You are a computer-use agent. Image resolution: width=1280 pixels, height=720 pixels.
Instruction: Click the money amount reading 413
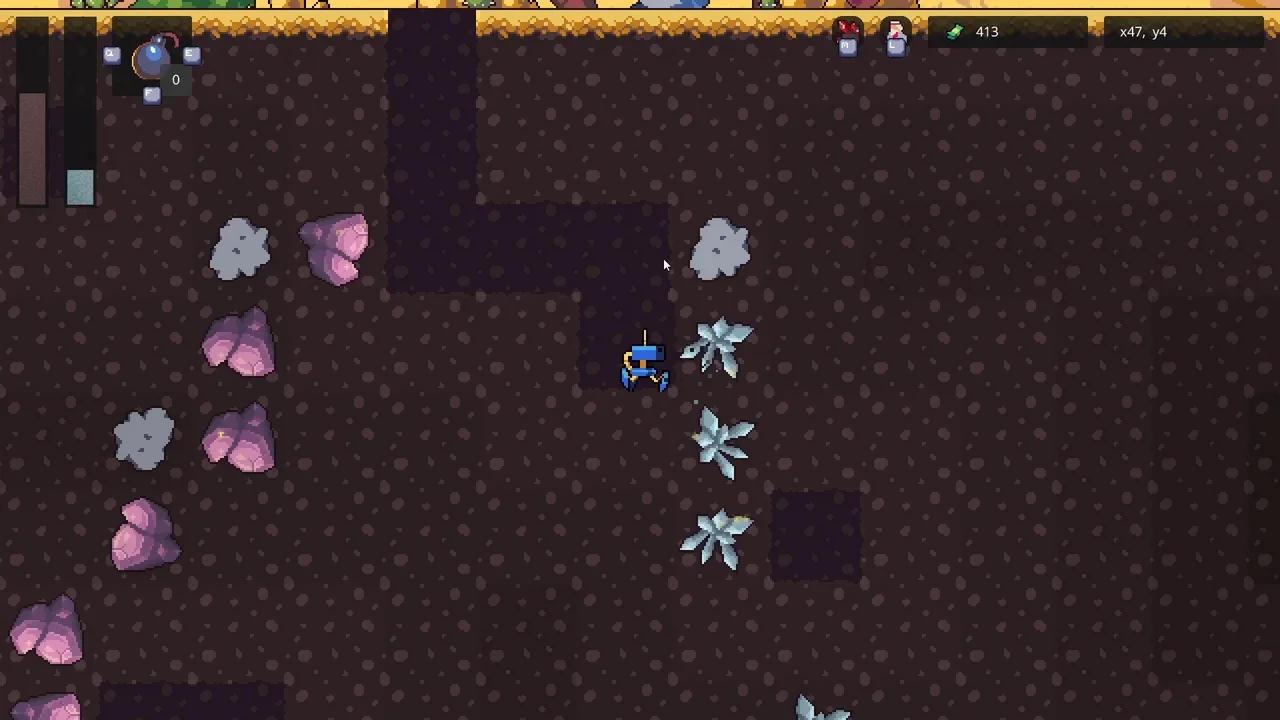[987, 31]
